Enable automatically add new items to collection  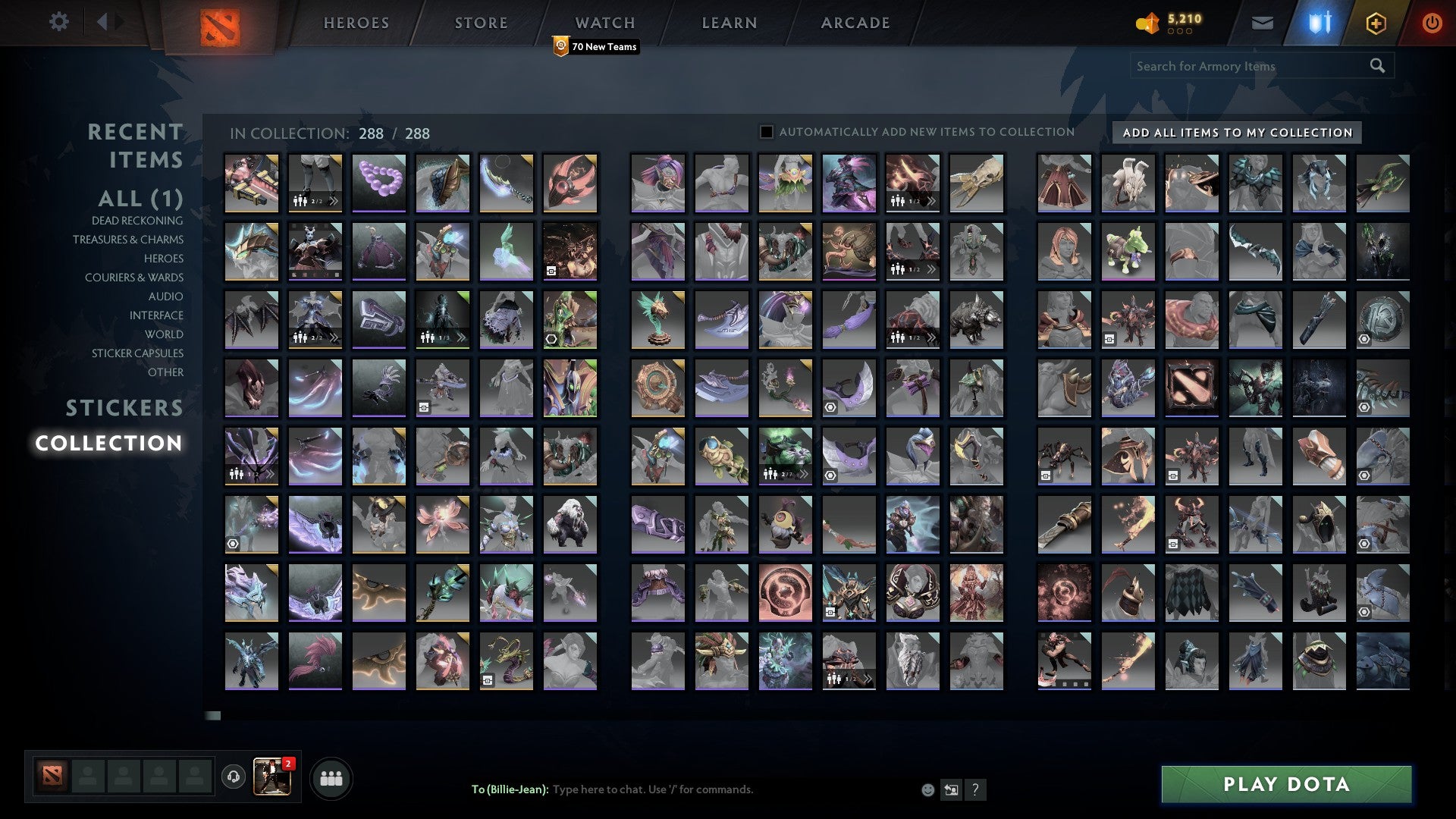click(765, 131)
